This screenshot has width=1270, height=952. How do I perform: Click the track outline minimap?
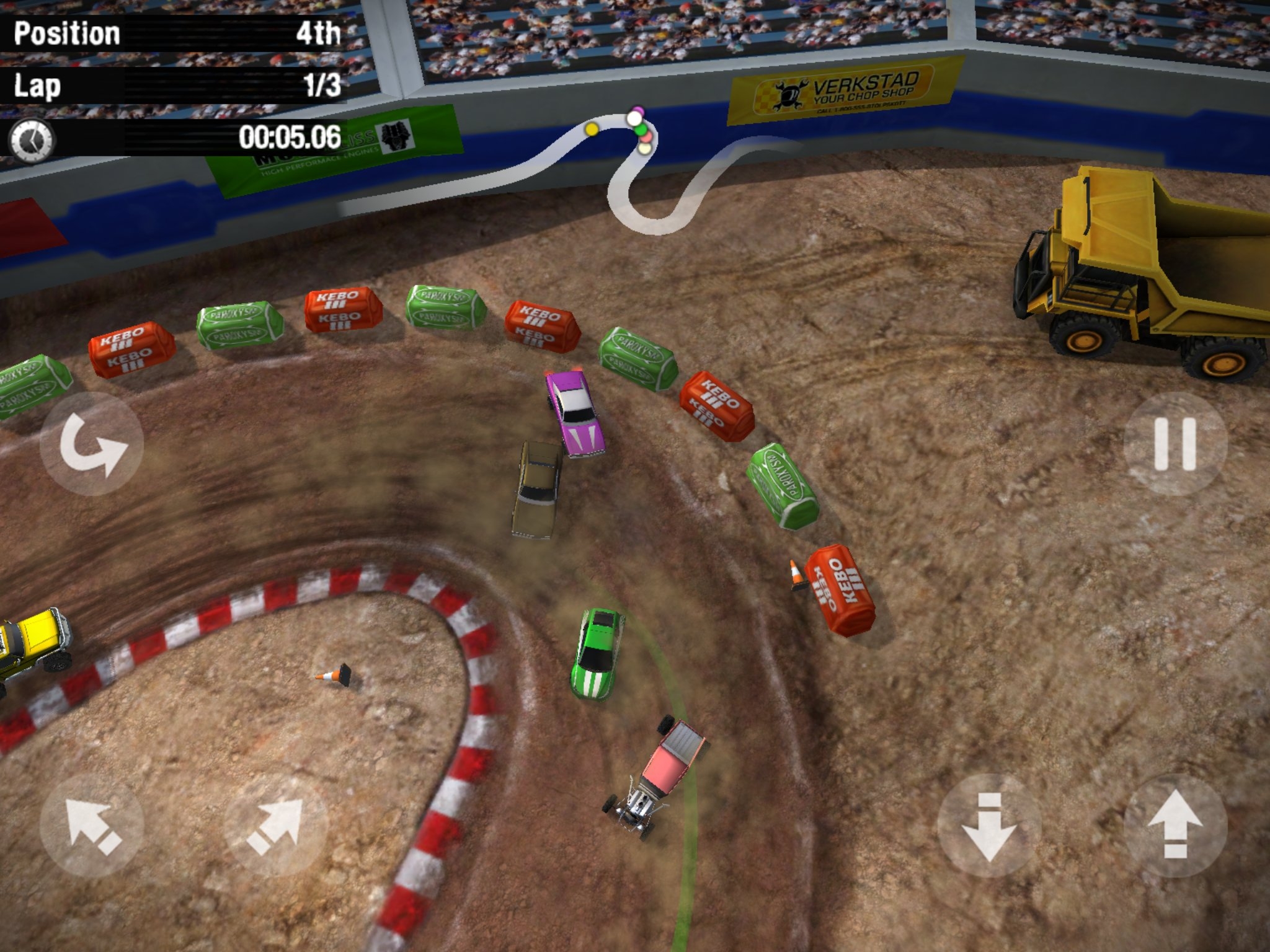pos(645,174)
